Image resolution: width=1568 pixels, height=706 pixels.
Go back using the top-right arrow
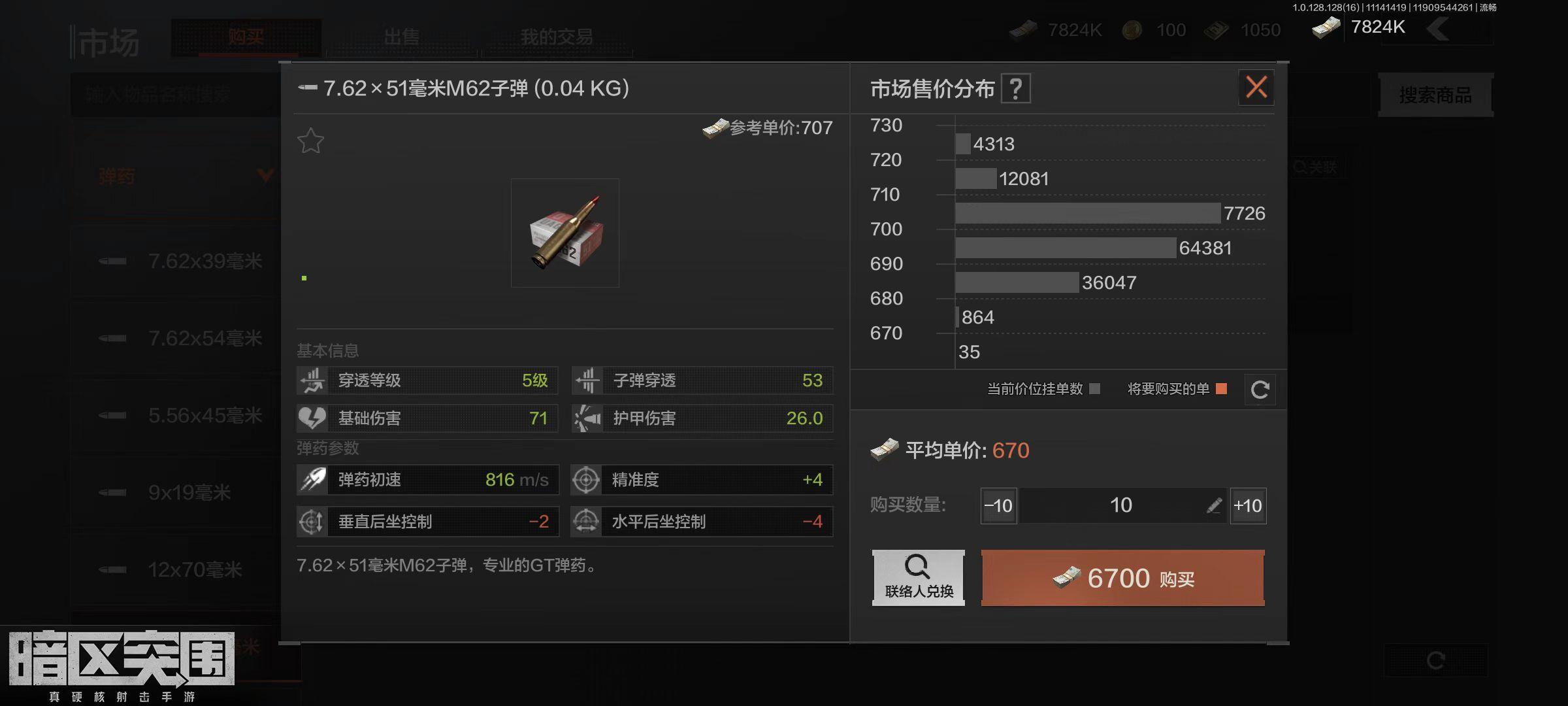click(x=1438, y=29)
